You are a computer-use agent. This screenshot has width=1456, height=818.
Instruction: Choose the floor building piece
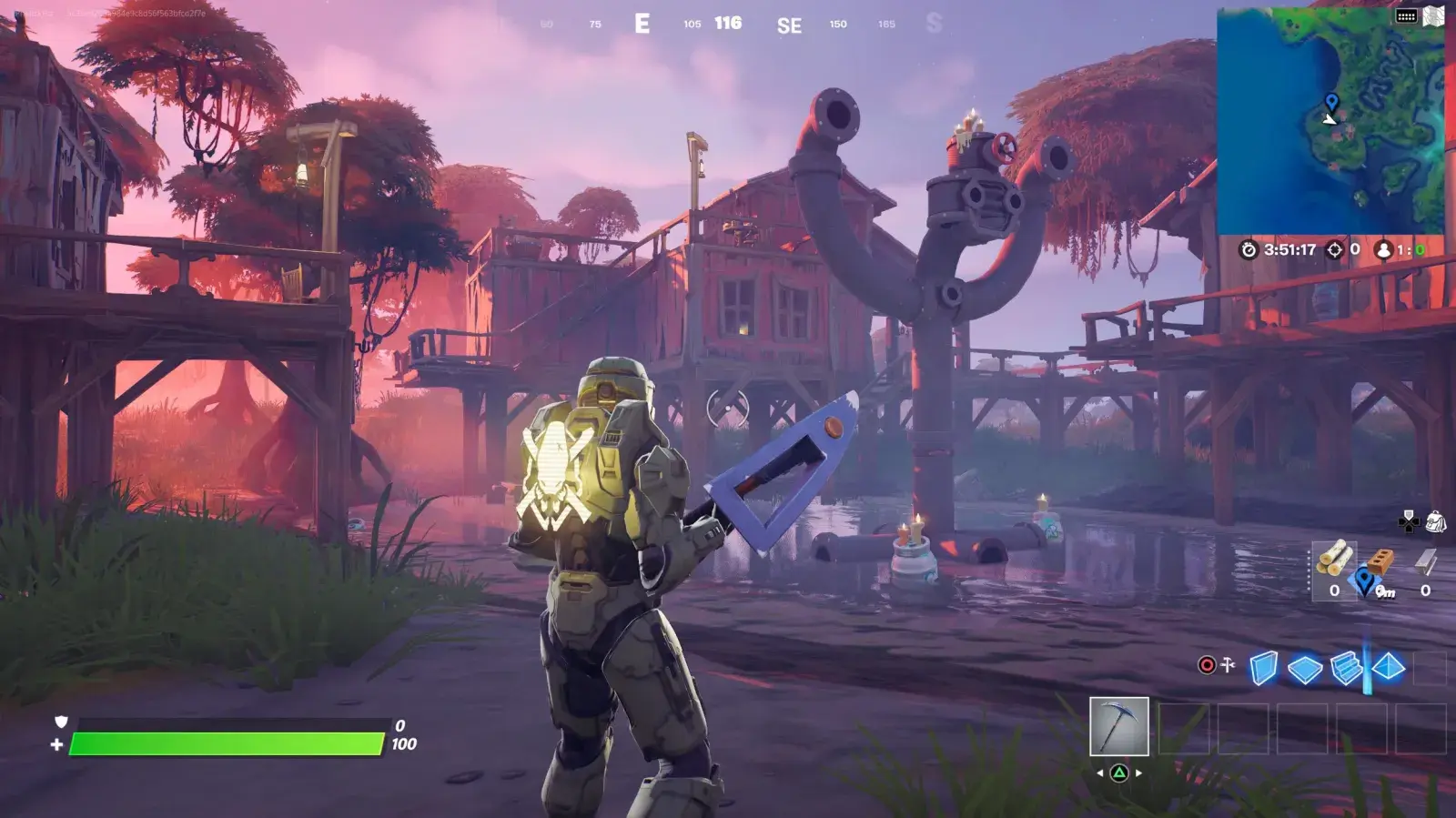click(1304, 669)
